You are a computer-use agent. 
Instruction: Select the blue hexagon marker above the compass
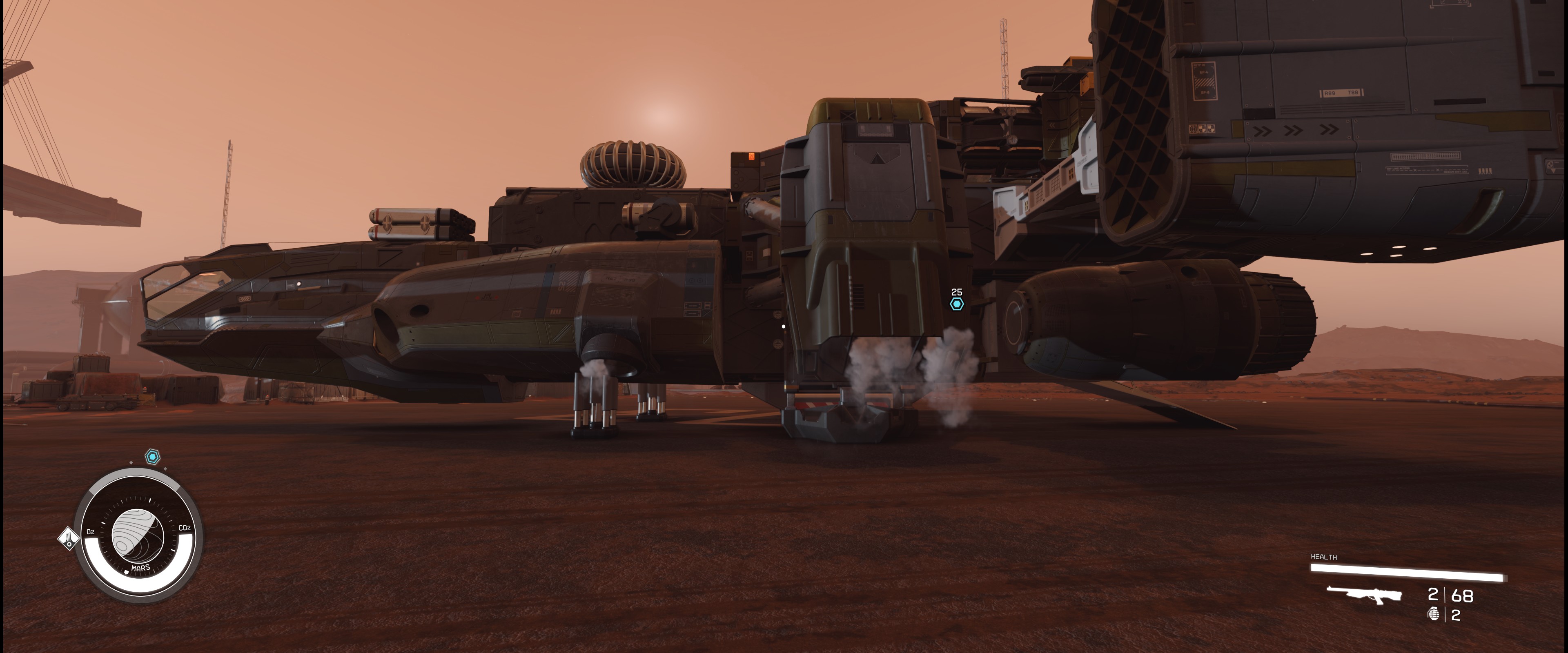(x=152, y=456)
